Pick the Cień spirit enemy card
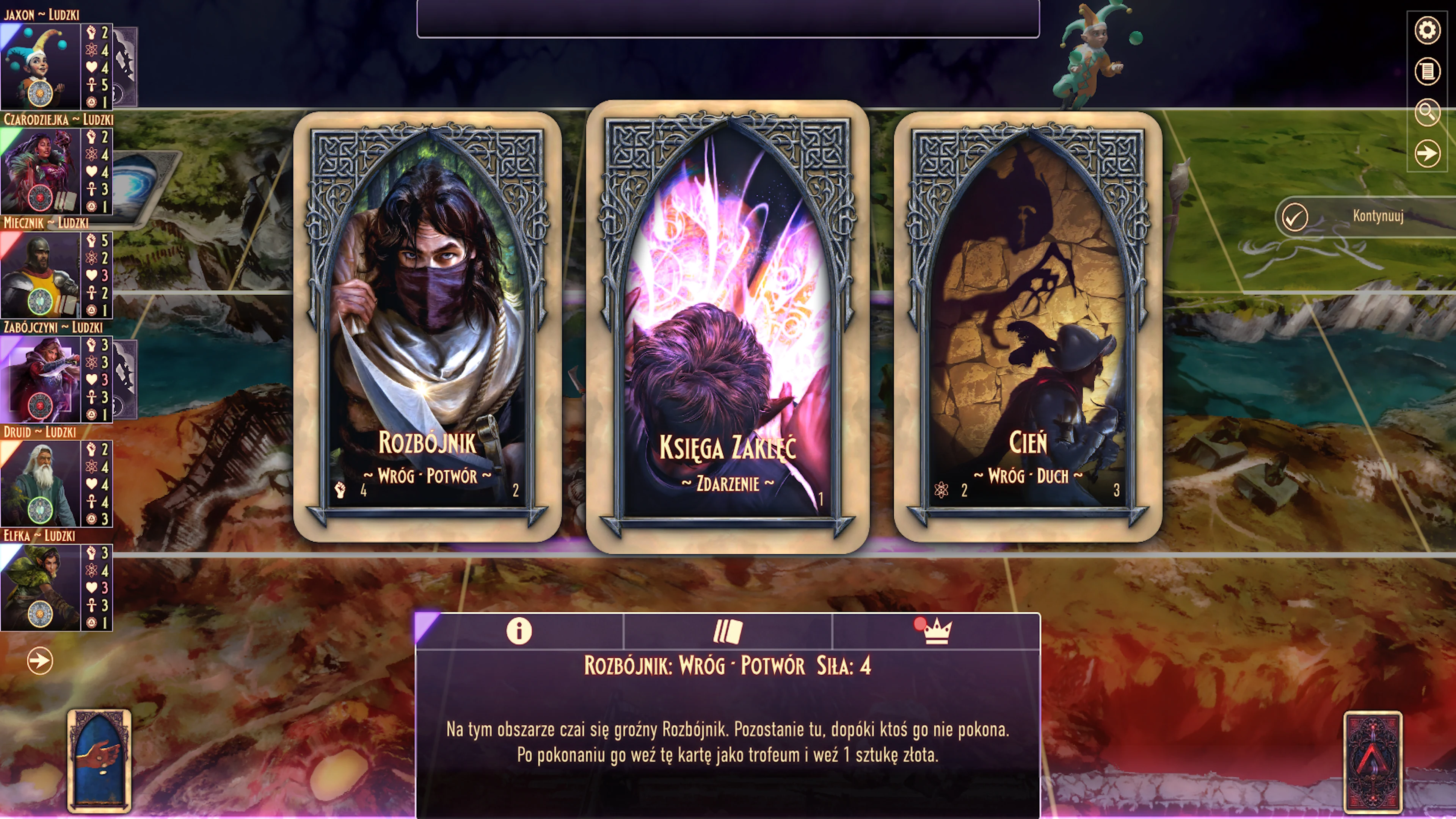 pos(1028,326)
